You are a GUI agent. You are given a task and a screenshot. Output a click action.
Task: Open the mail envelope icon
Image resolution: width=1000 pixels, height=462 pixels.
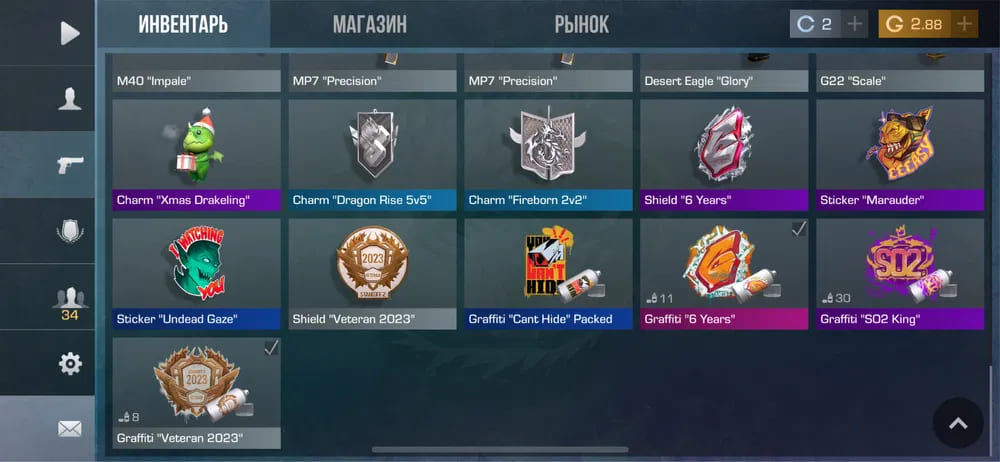[x=69, y=429]
